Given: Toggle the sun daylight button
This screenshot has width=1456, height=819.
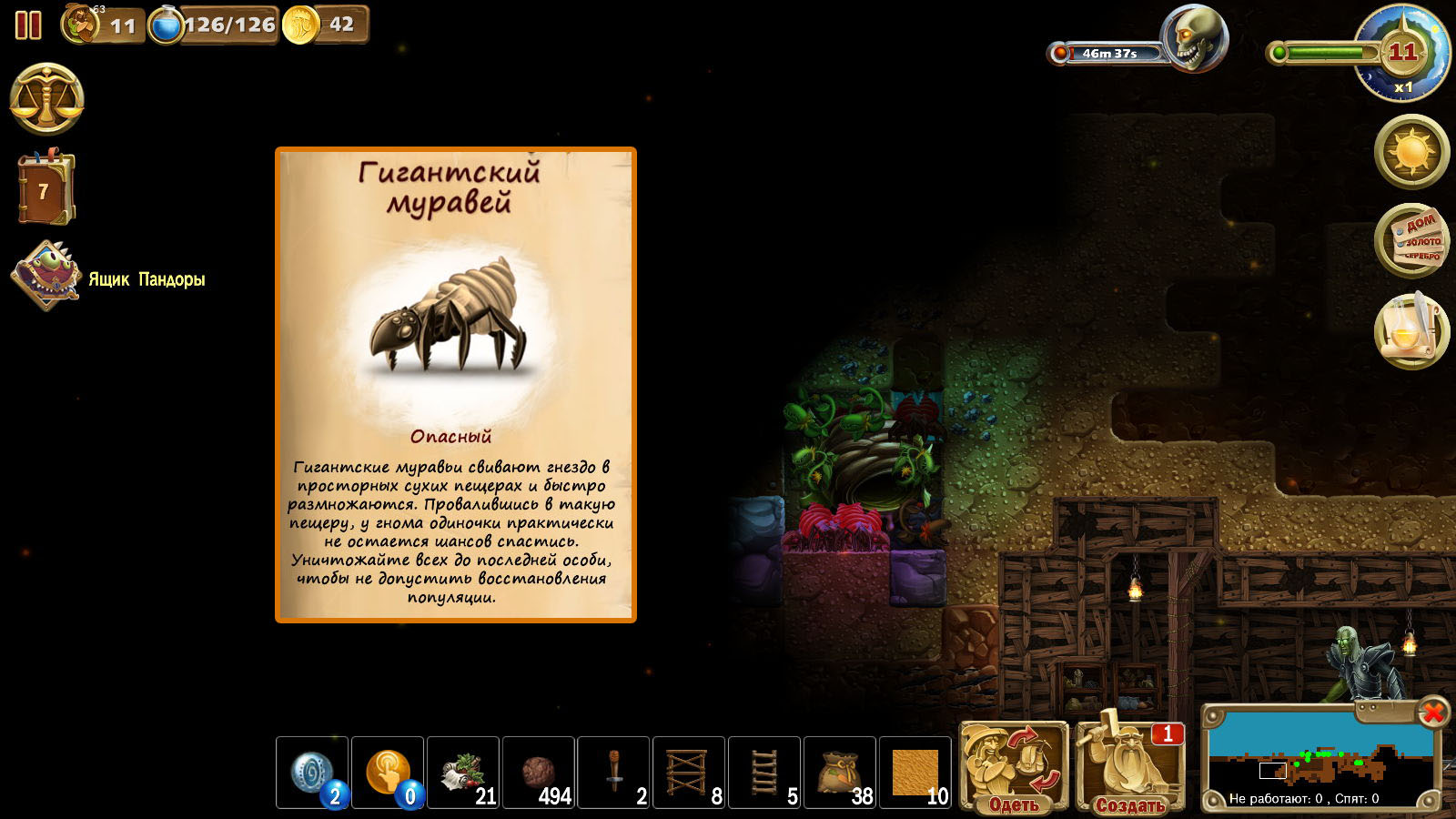Looking at the screenshot, I should [x=1411, y=151].
